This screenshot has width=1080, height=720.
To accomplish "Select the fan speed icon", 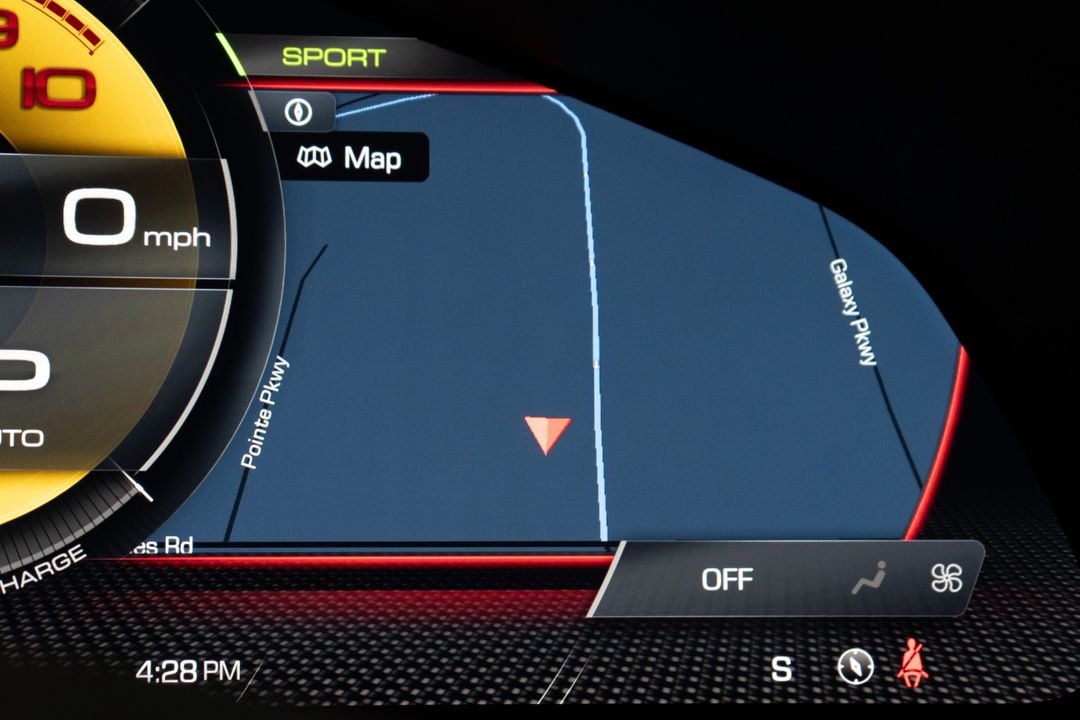I will pos(946,578).
